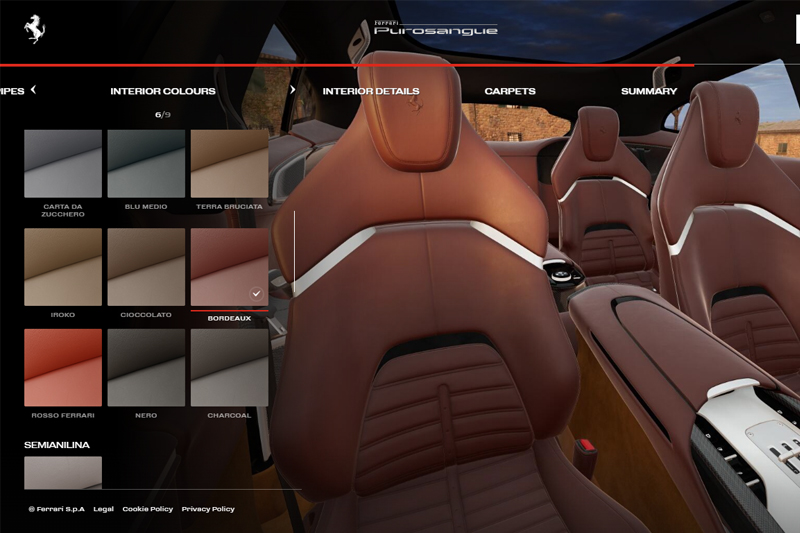The width and height of the screenshot is (800, 533).
Task: View the Privacy Policy link
Action: pyautogui.click(x=208, y=509)
